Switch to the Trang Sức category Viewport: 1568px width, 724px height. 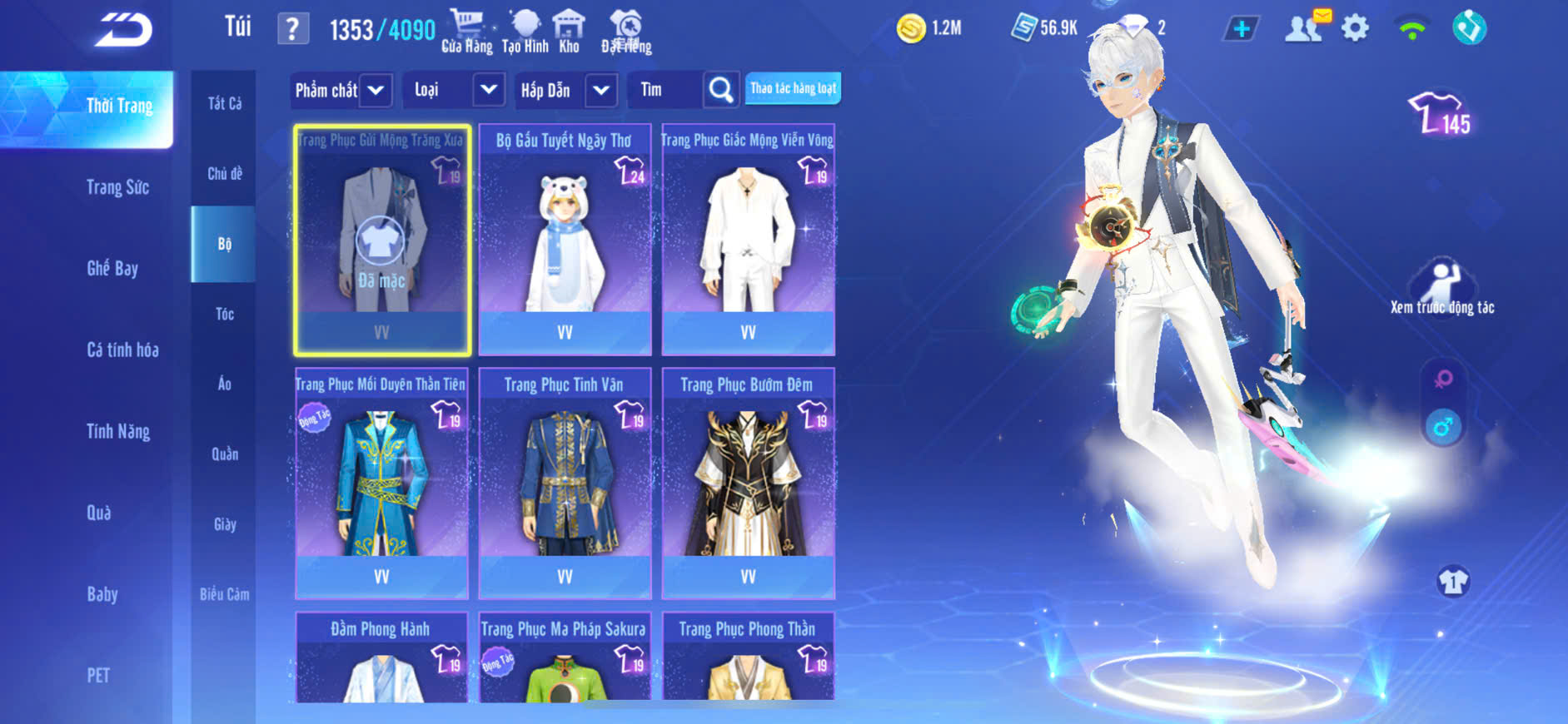[117, 188]
